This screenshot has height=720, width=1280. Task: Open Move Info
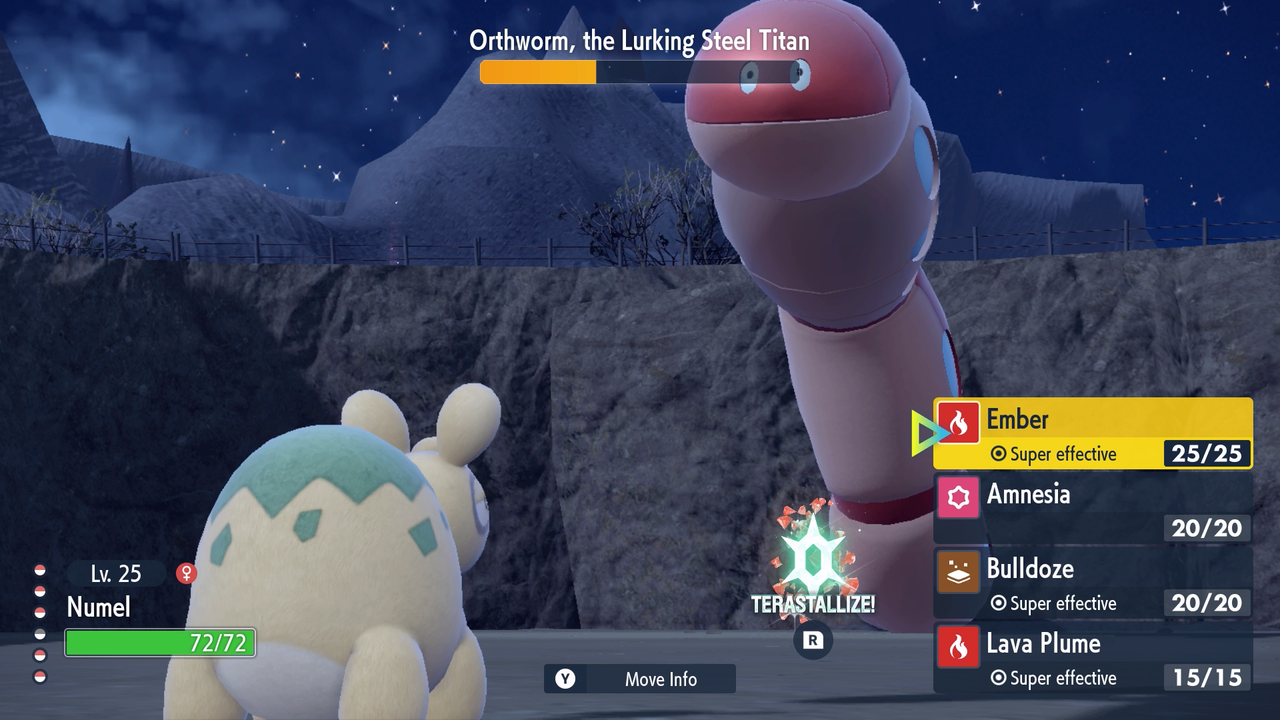[640, 679]
